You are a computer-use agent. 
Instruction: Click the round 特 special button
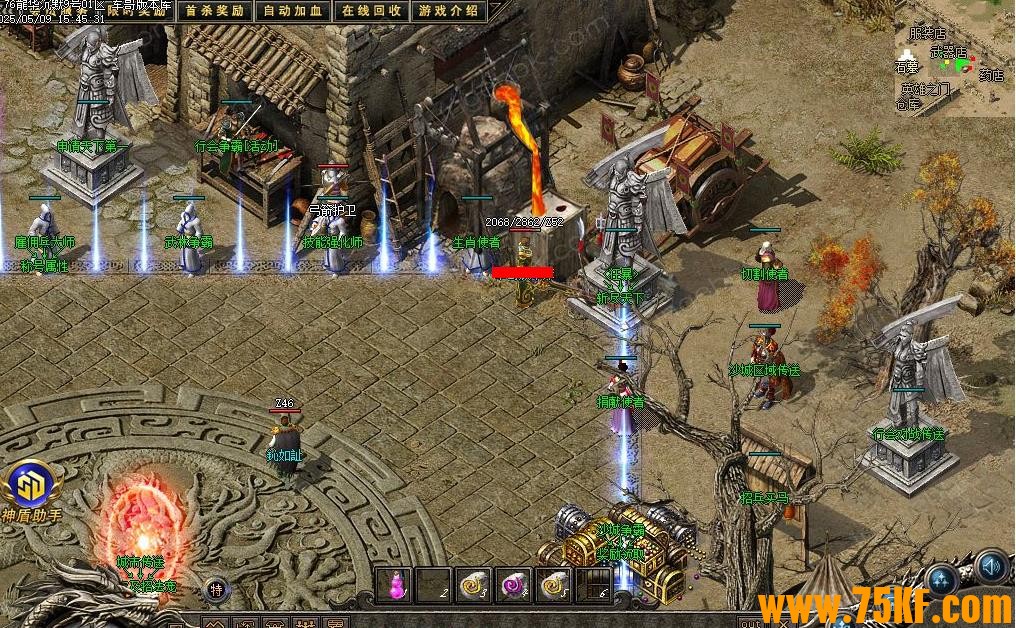(x=216, y=589)
